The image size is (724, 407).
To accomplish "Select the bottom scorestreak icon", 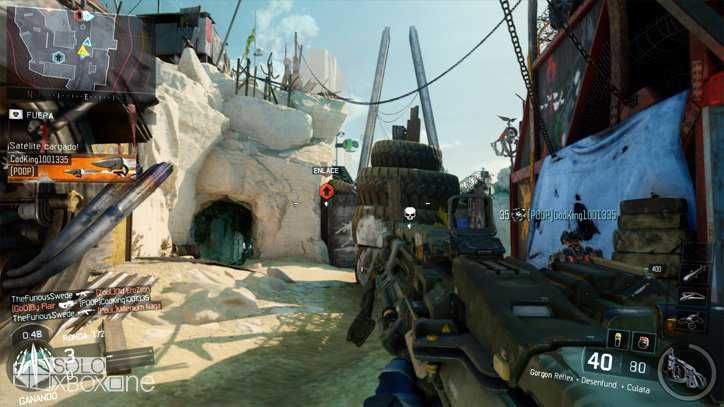I will tap(692, 320).
